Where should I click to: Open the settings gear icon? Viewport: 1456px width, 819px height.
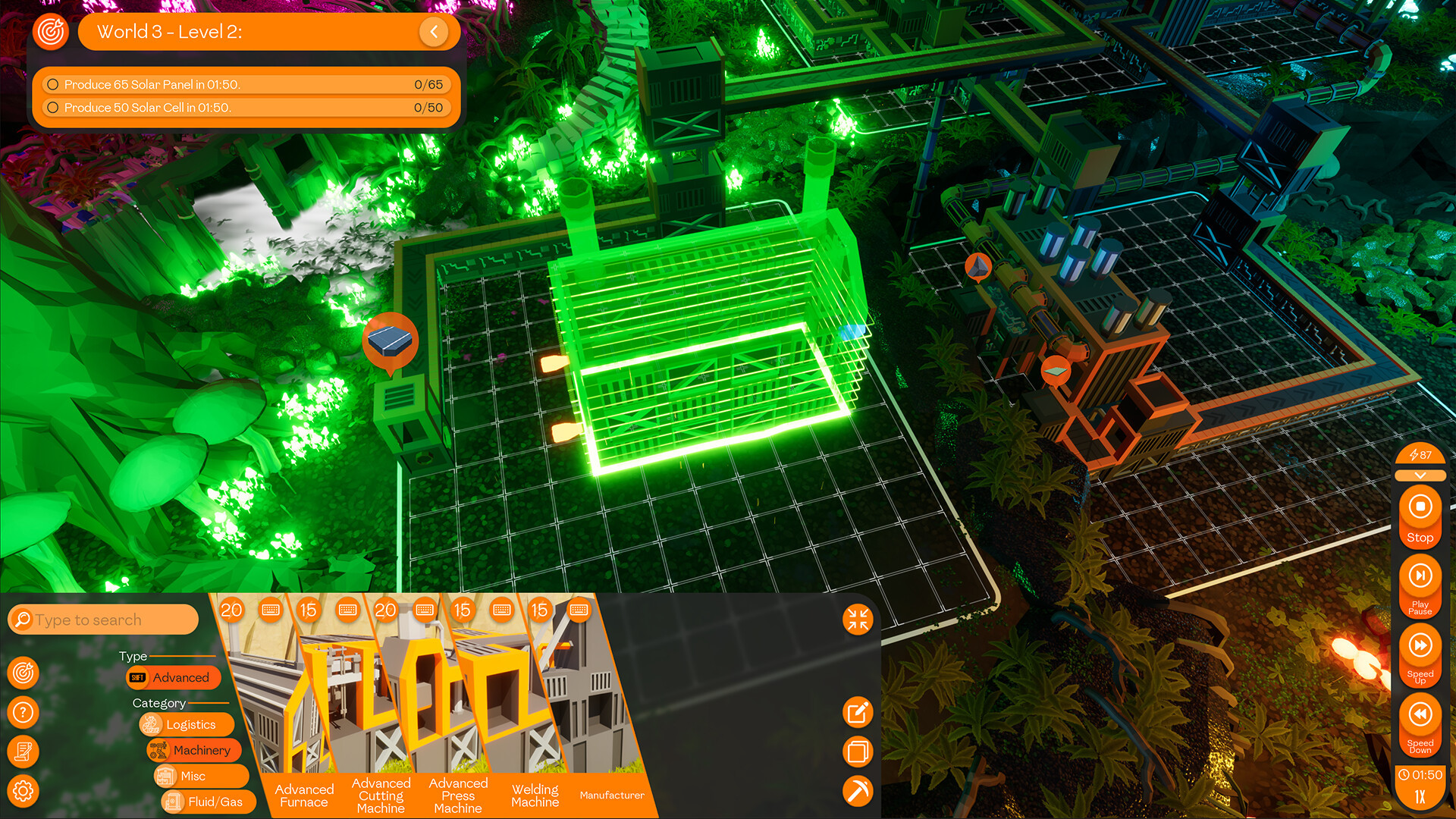click(24, 791)
